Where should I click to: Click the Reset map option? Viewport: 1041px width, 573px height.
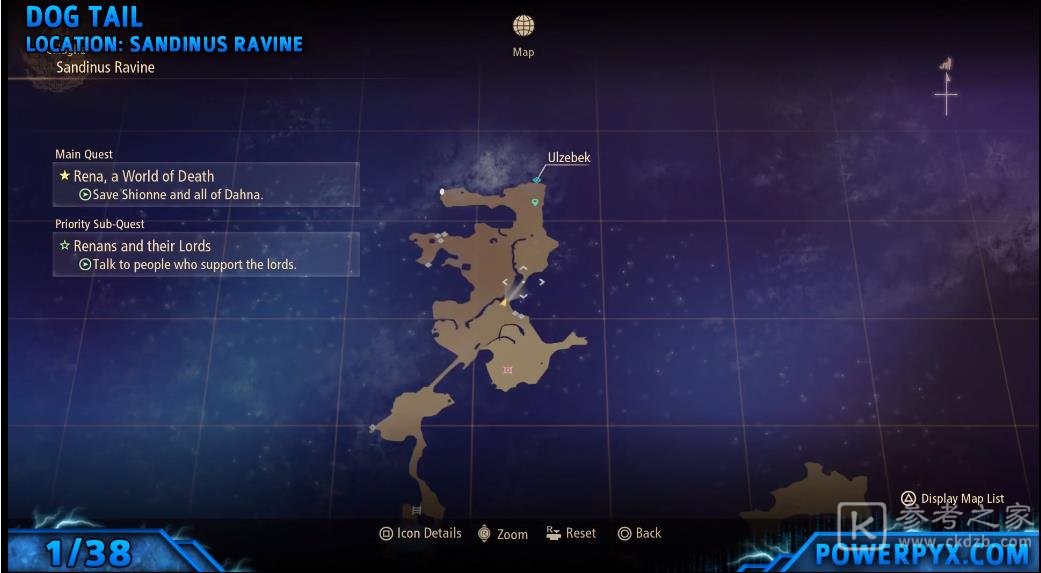[571, 533]
